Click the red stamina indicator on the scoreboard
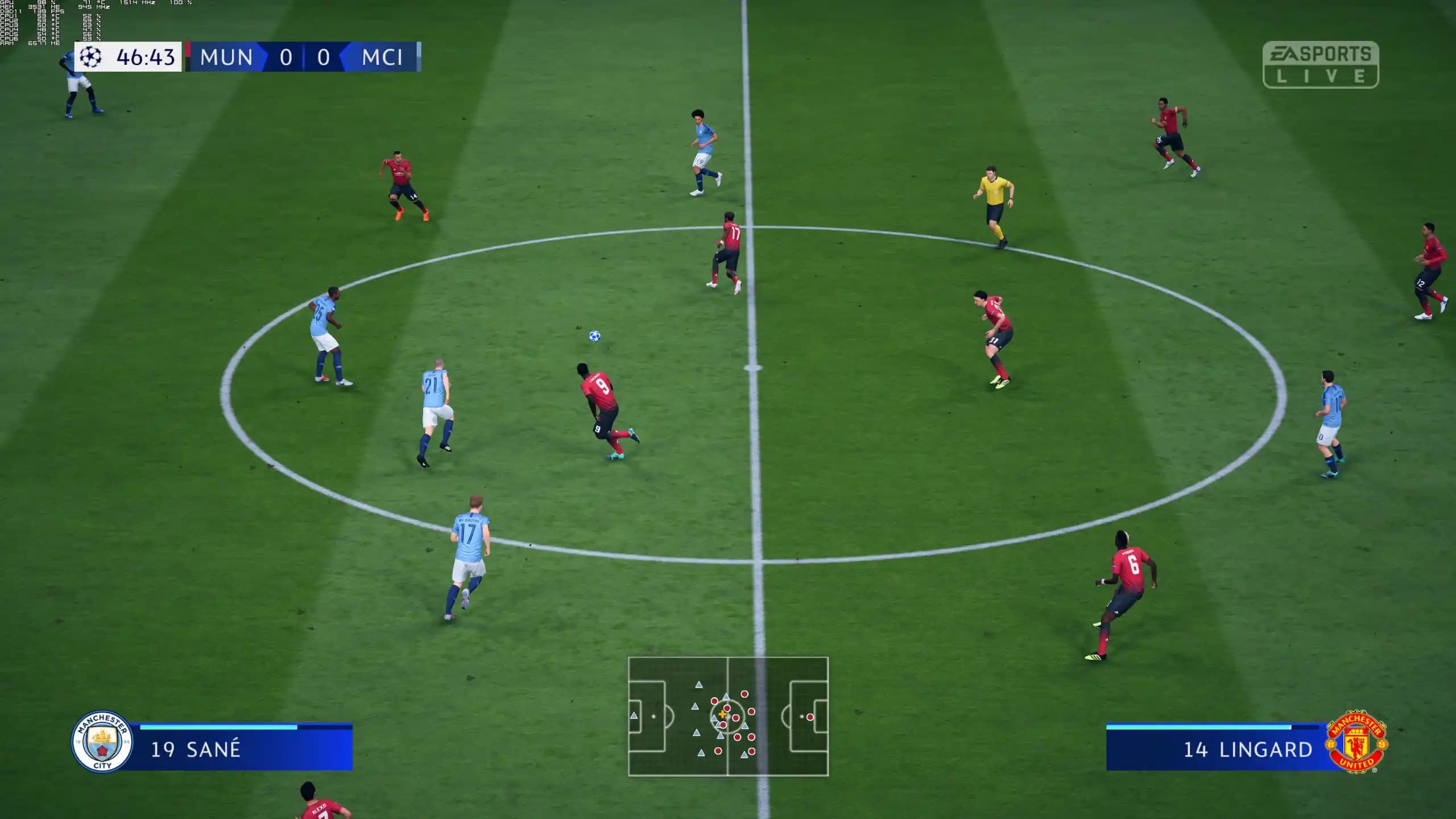 click(188, 57)
